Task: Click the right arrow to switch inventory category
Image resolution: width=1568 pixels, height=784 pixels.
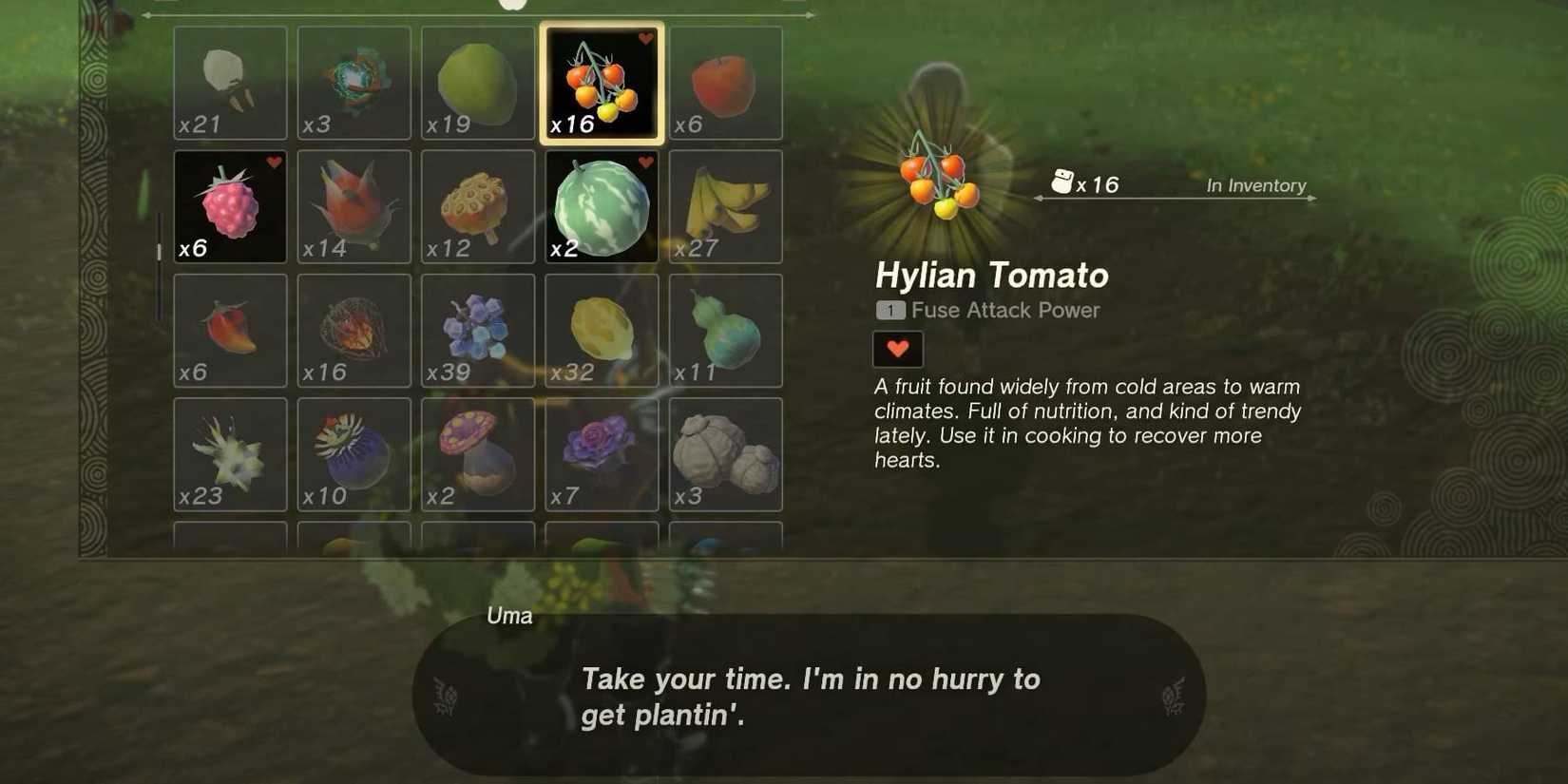Action: pos(809,14)
